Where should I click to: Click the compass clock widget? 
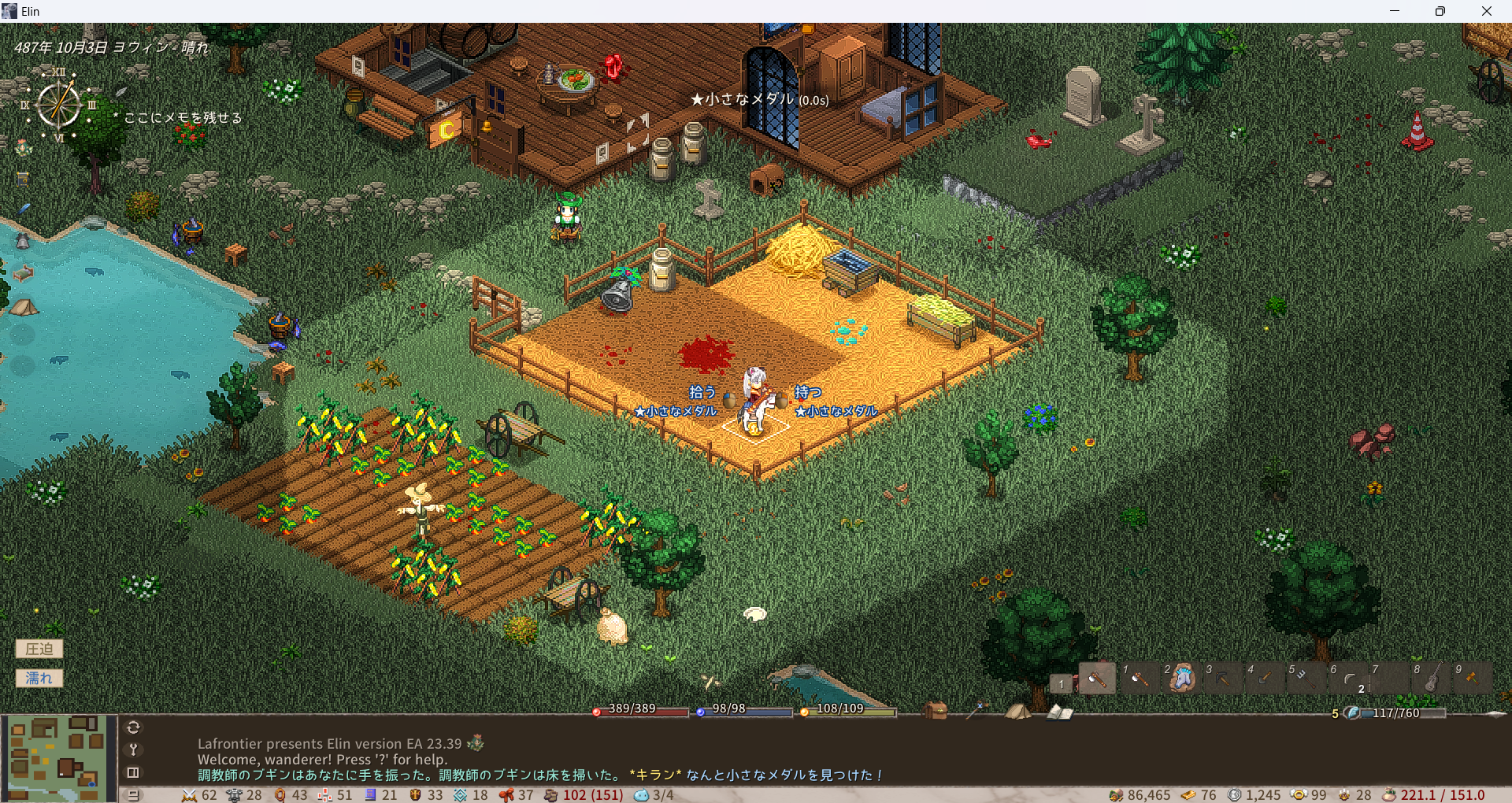[59, 105]
